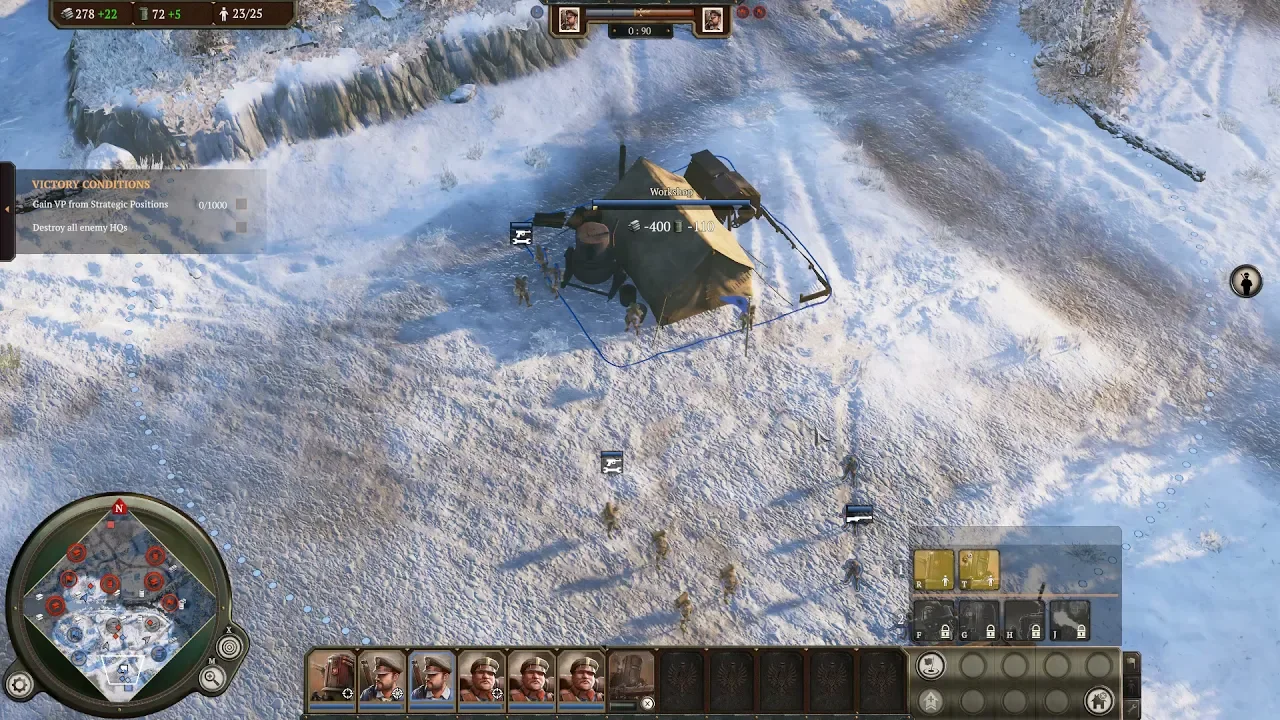Select the left commander portrait at top
The image size is (1280, 720).
click(x=569, y=20)
